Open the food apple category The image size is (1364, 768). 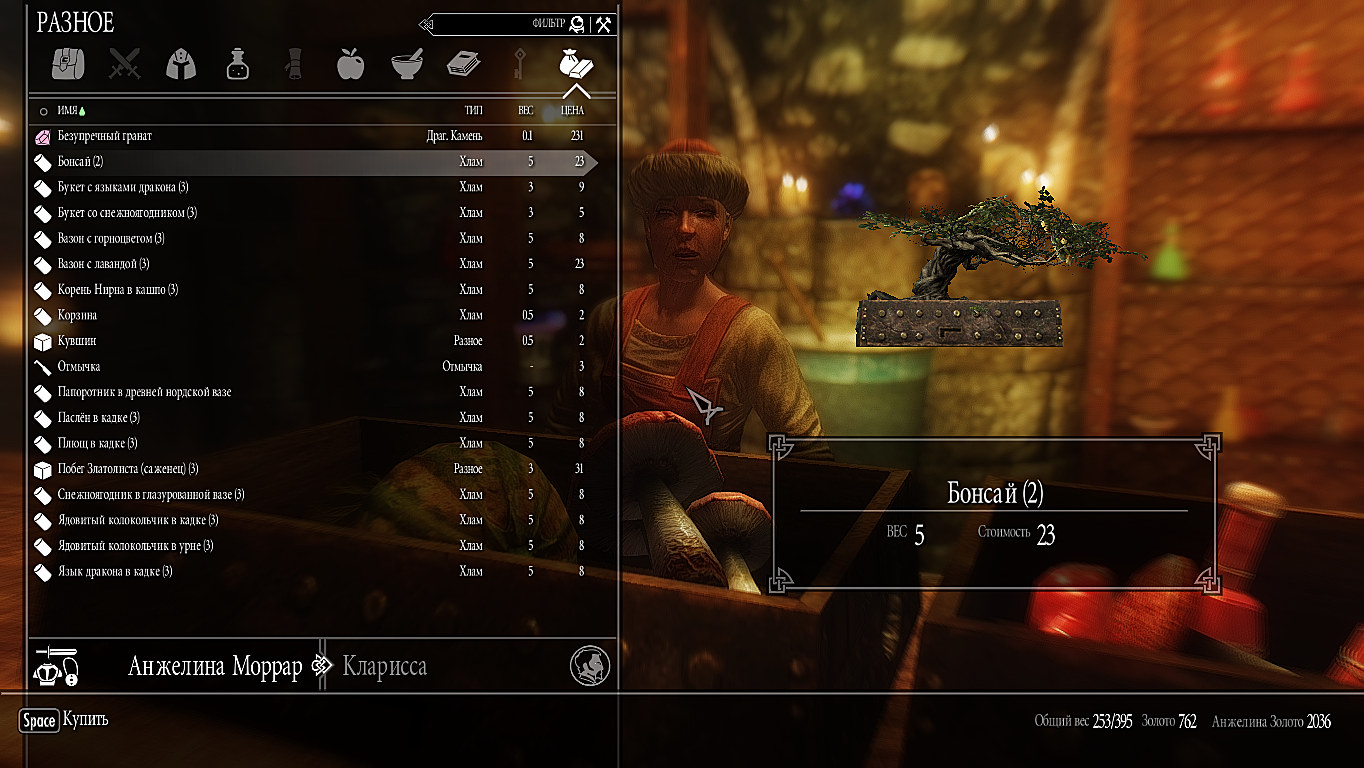[350, 64]
